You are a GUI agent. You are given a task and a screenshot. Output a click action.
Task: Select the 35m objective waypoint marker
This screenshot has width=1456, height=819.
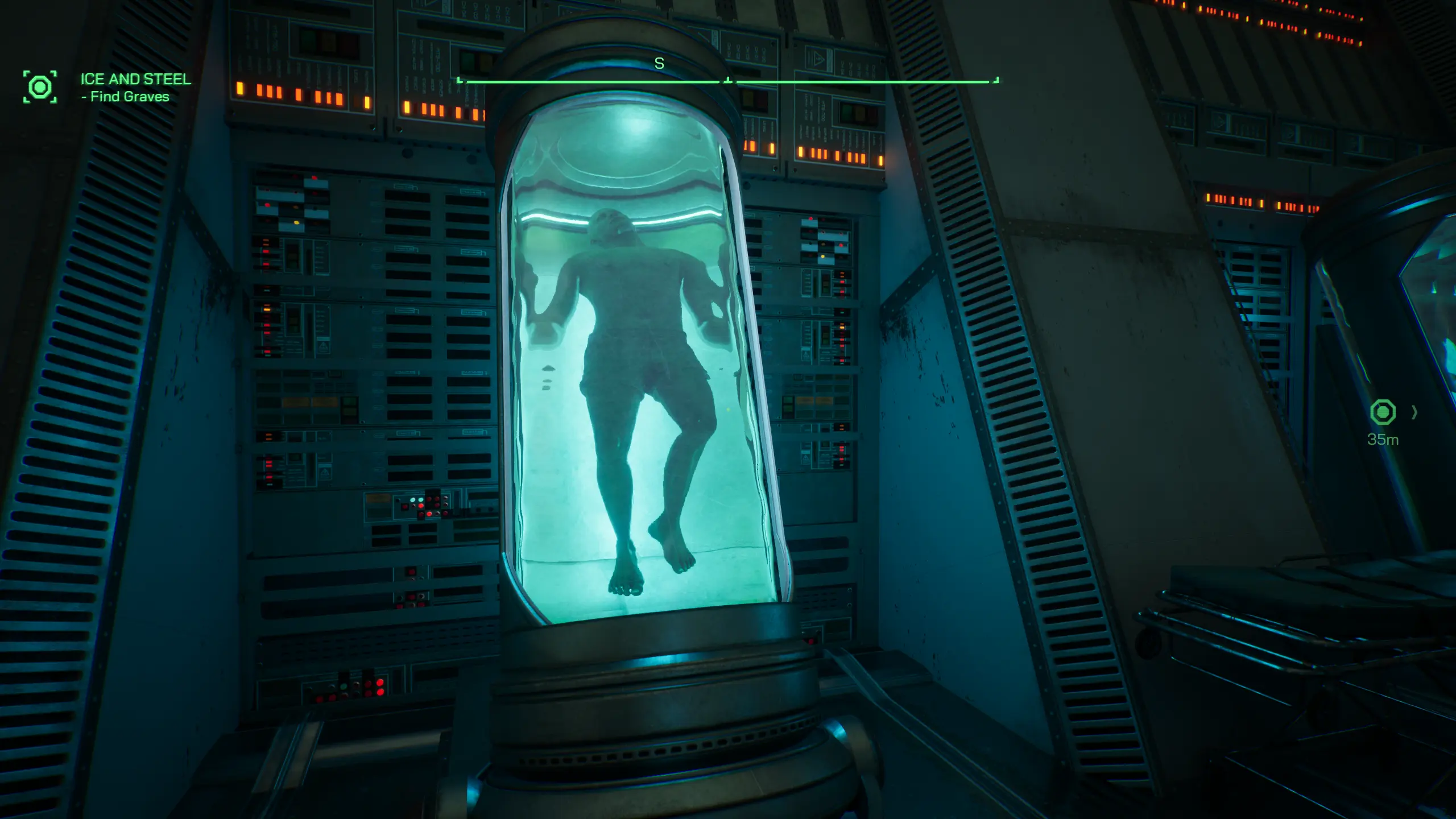[1383, 412]
